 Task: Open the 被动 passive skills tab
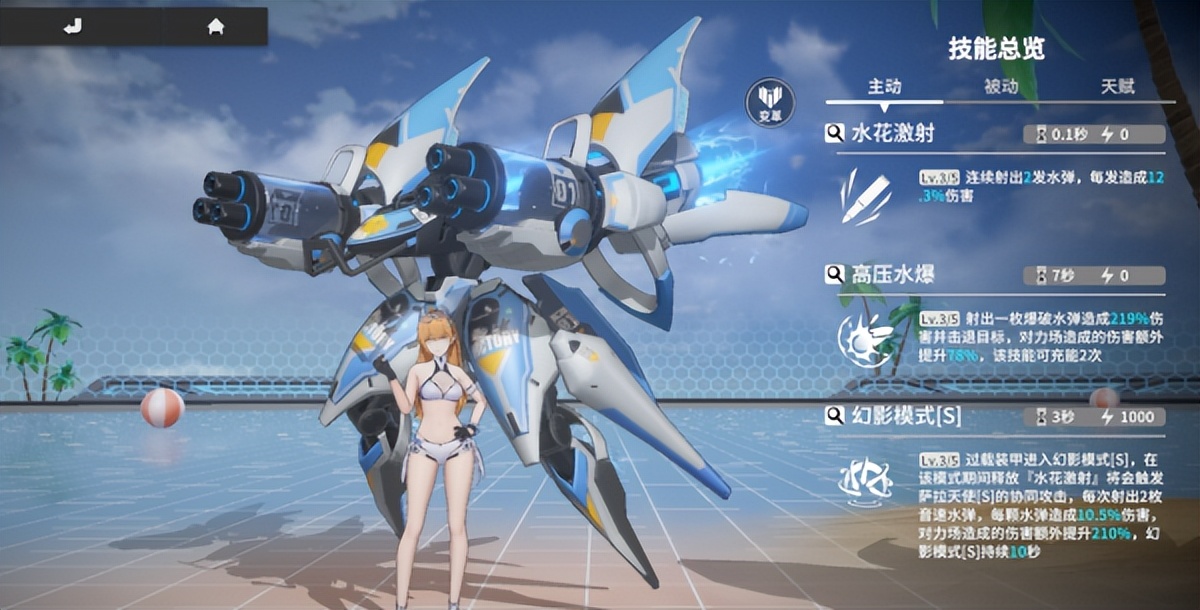tap(1000, 87)
